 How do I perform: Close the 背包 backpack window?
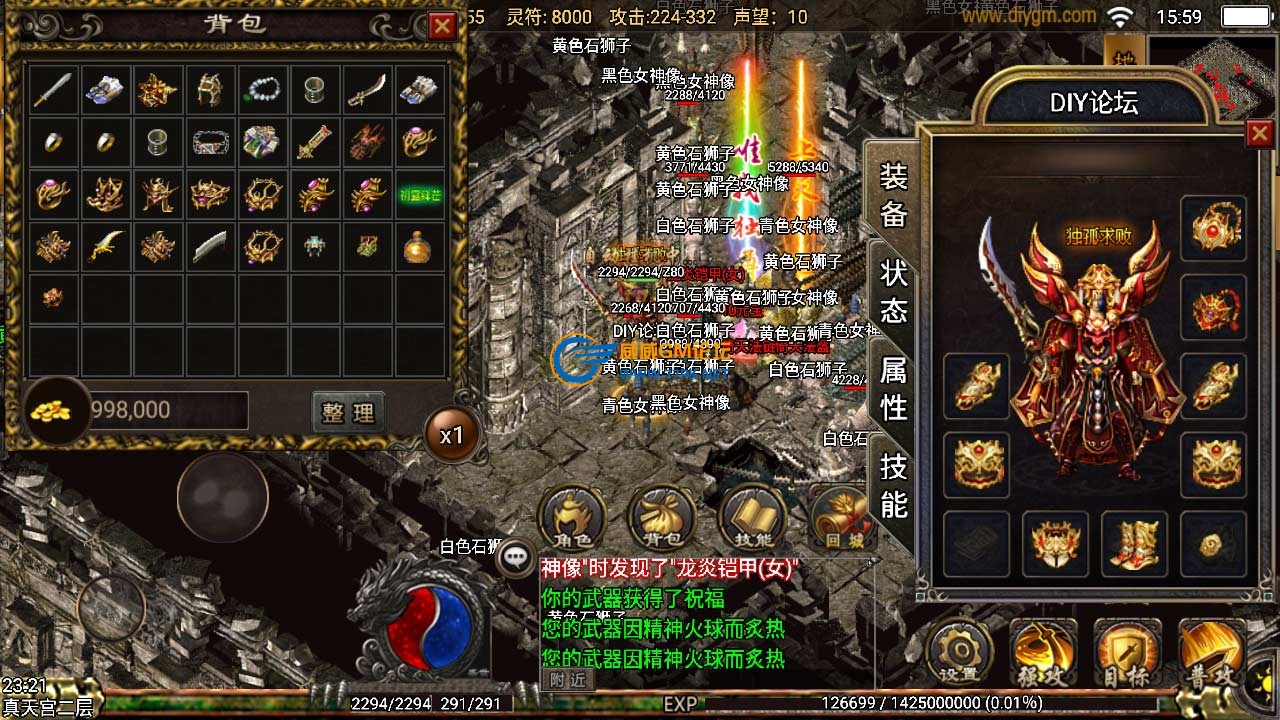point(442,26)
